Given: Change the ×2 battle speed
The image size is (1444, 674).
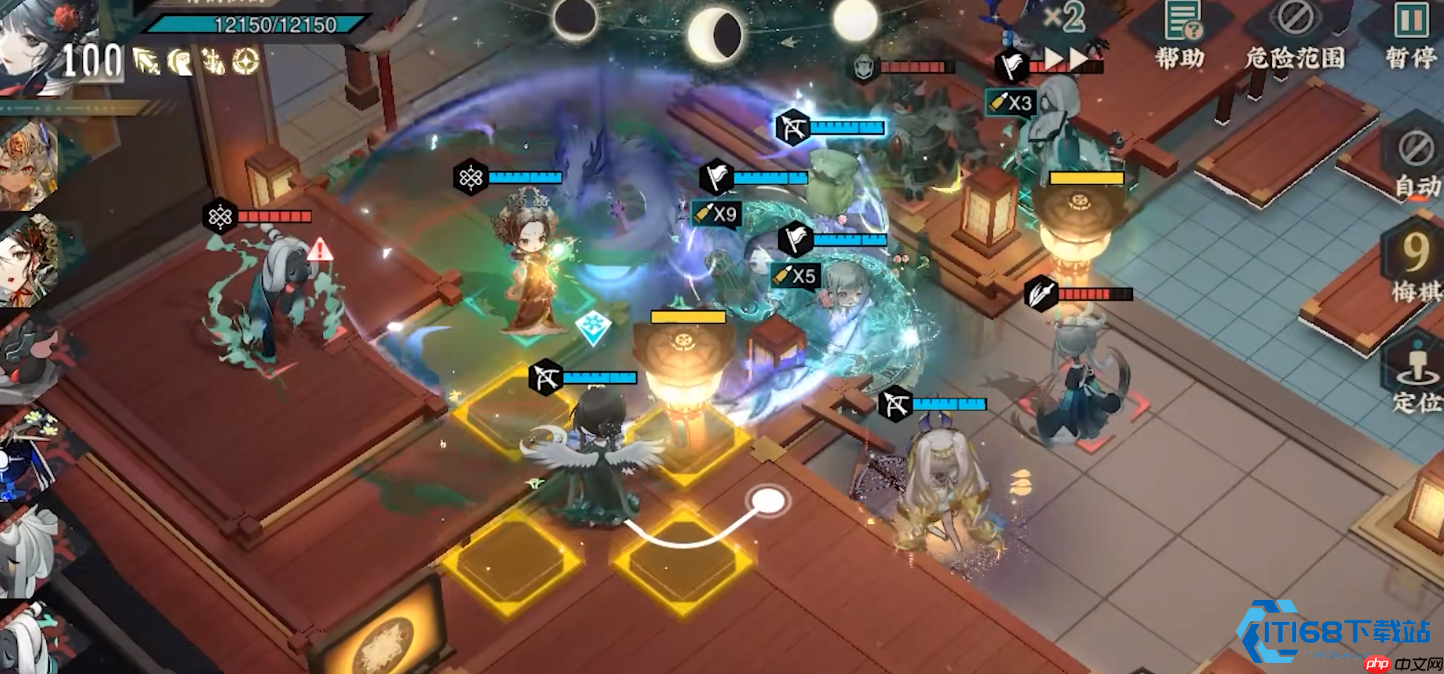Looking at the screenshot, I should pyautogui.click(x=1062, y=17).
